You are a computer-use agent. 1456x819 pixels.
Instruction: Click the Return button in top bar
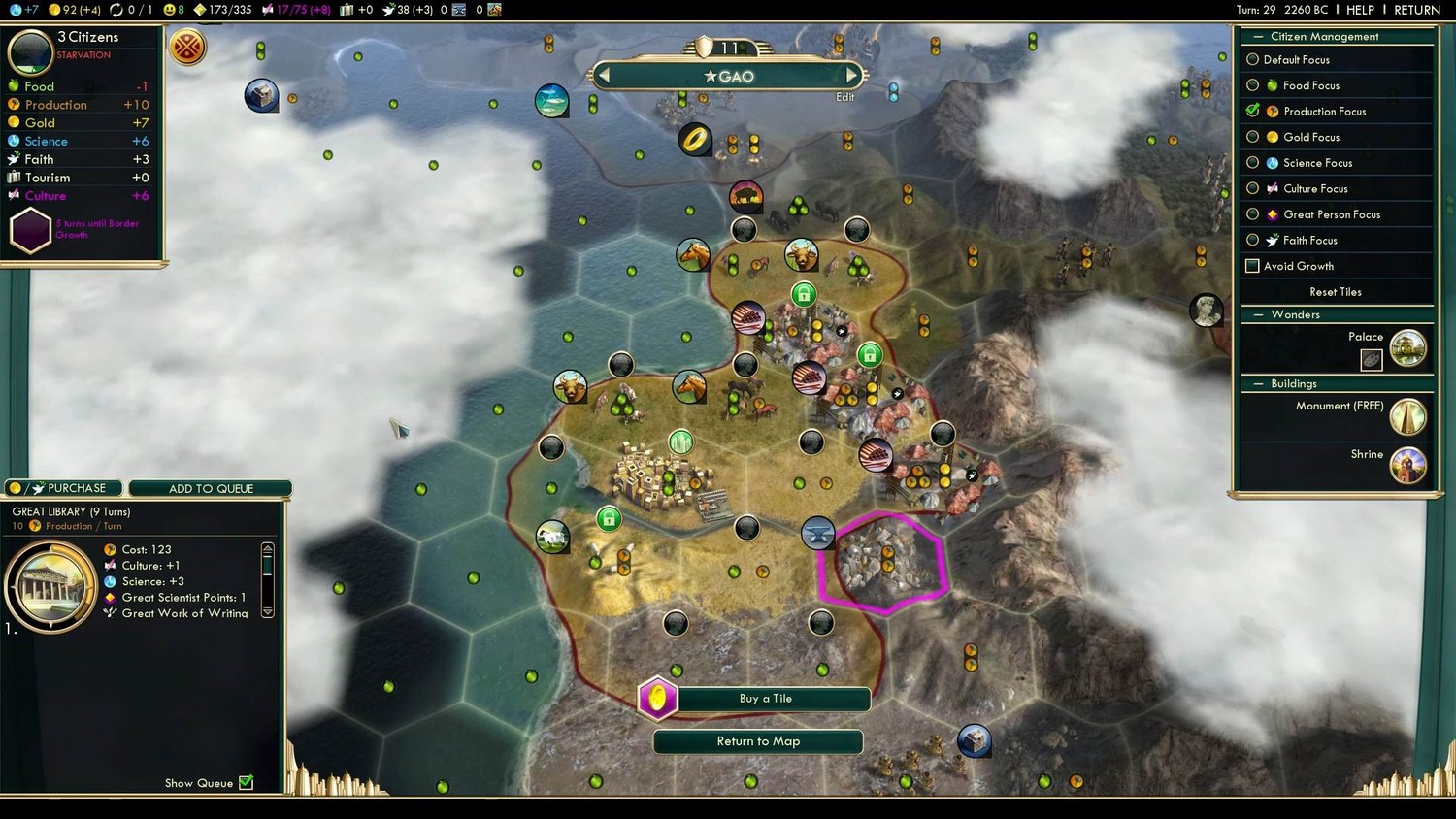point(1416,10)
